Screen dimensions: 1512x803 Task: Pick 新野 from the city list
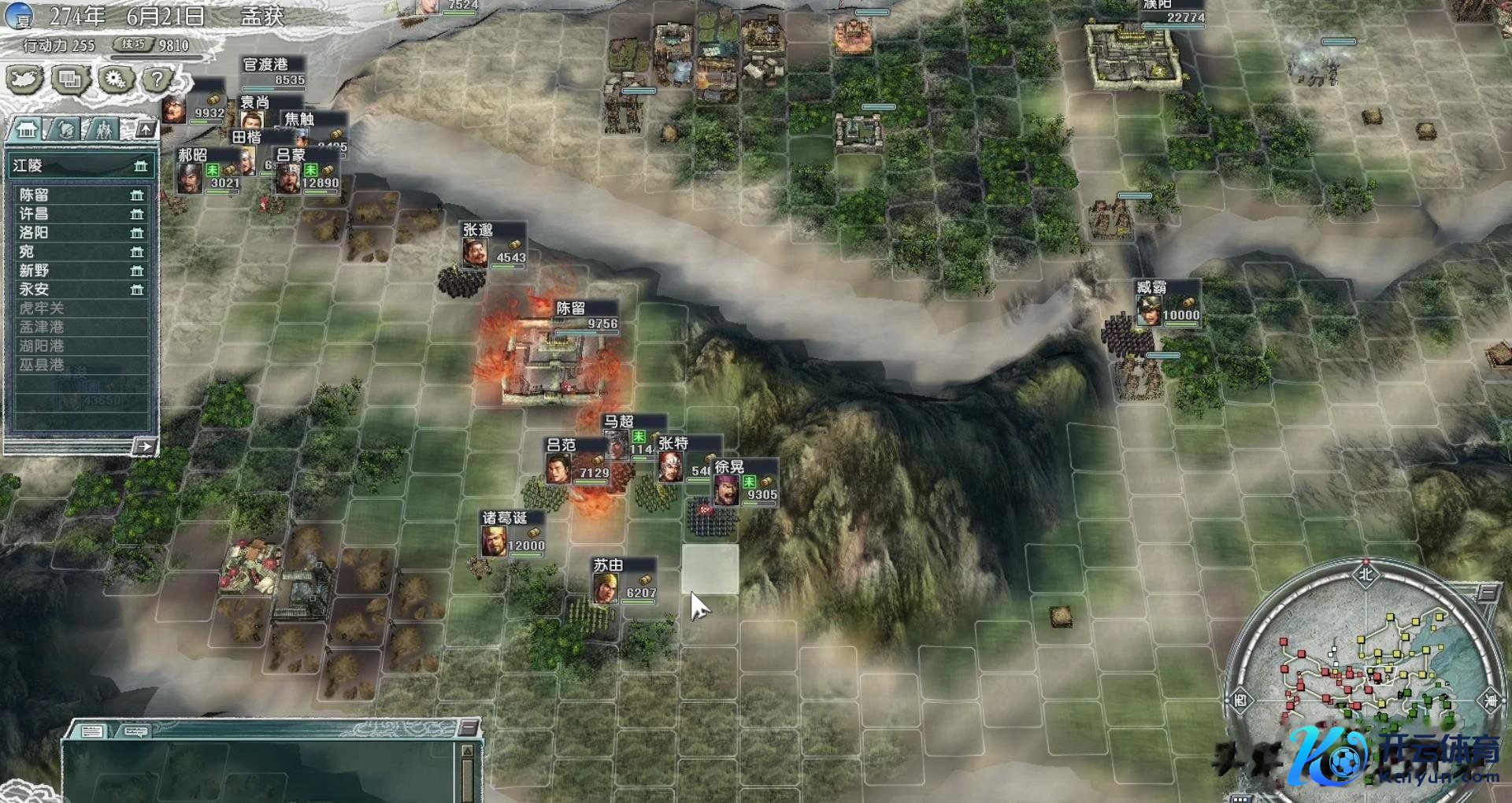coord(79,270)
